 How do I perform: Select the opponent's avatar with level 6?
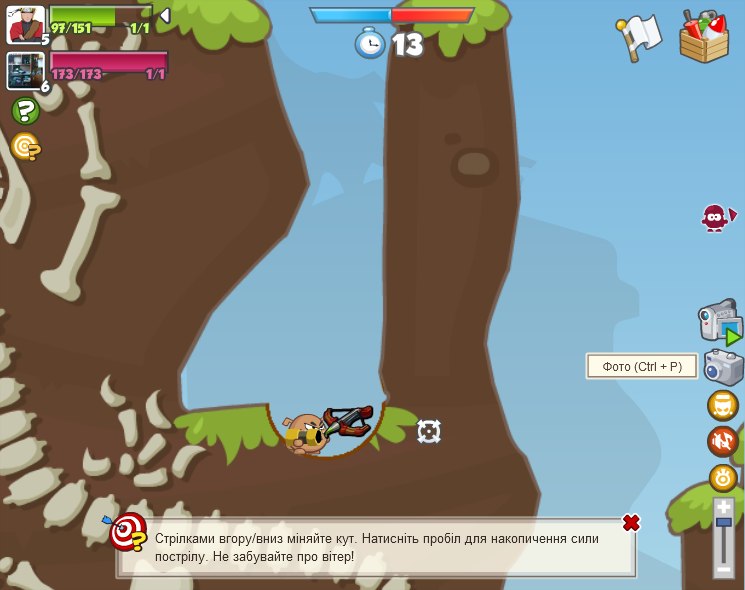[x=23, y=71]
